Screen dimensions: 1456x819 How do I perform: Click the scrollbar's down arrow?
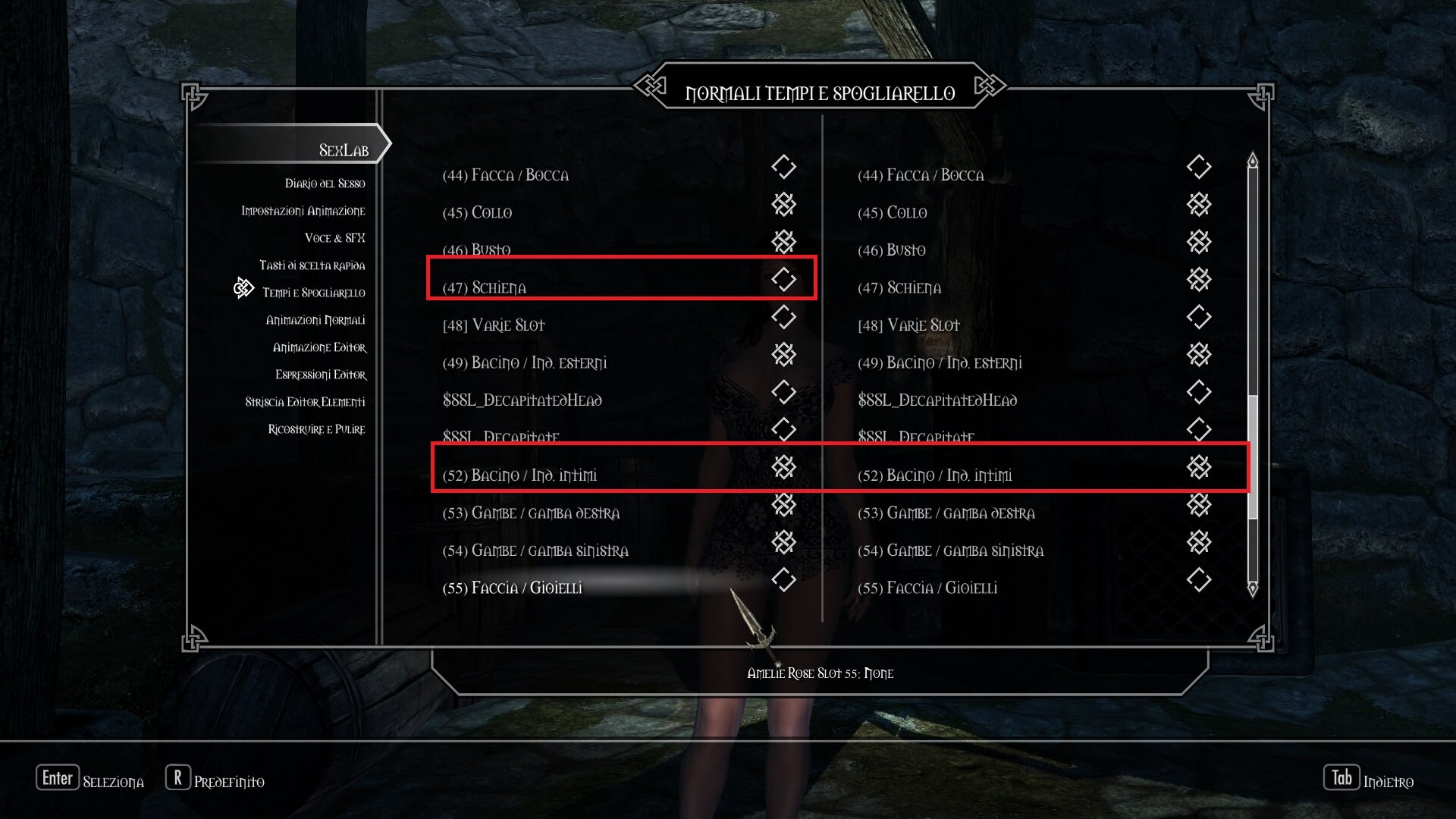(x=1252, y=588)
